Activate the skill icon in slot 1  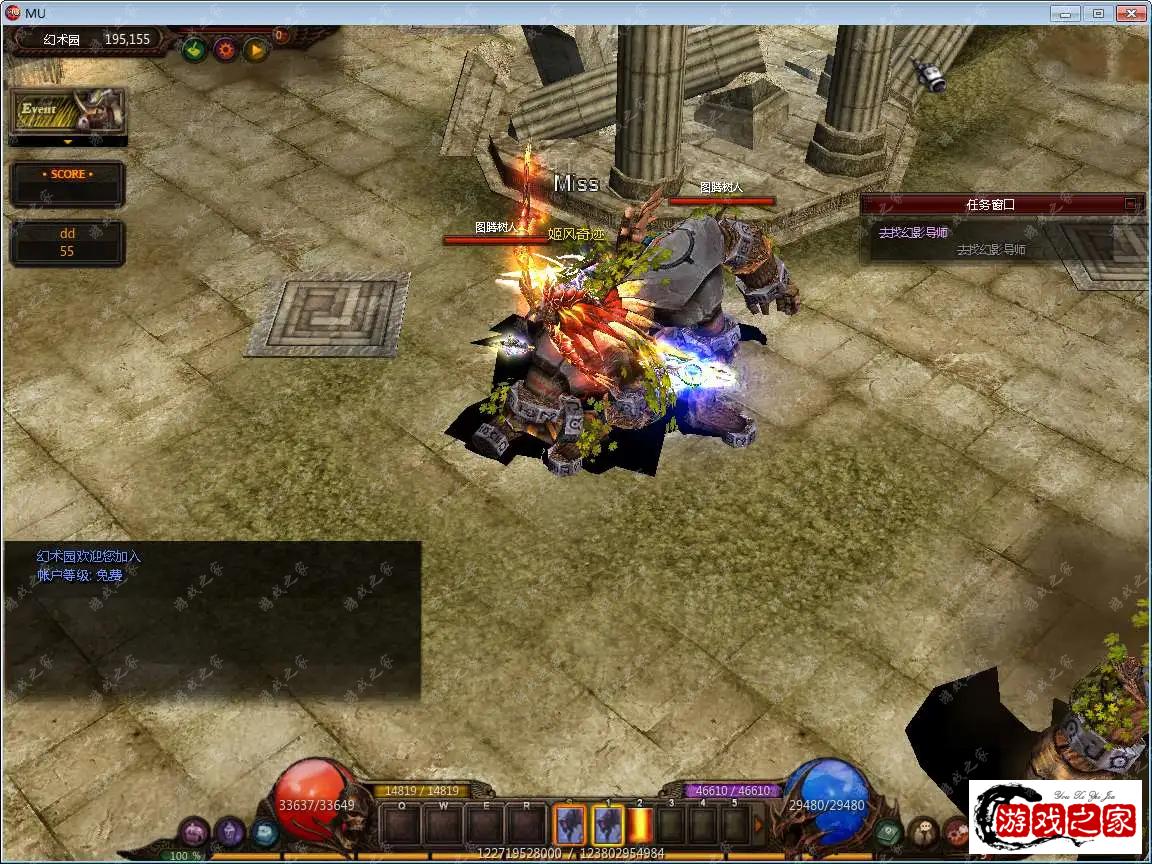[607, 826]
